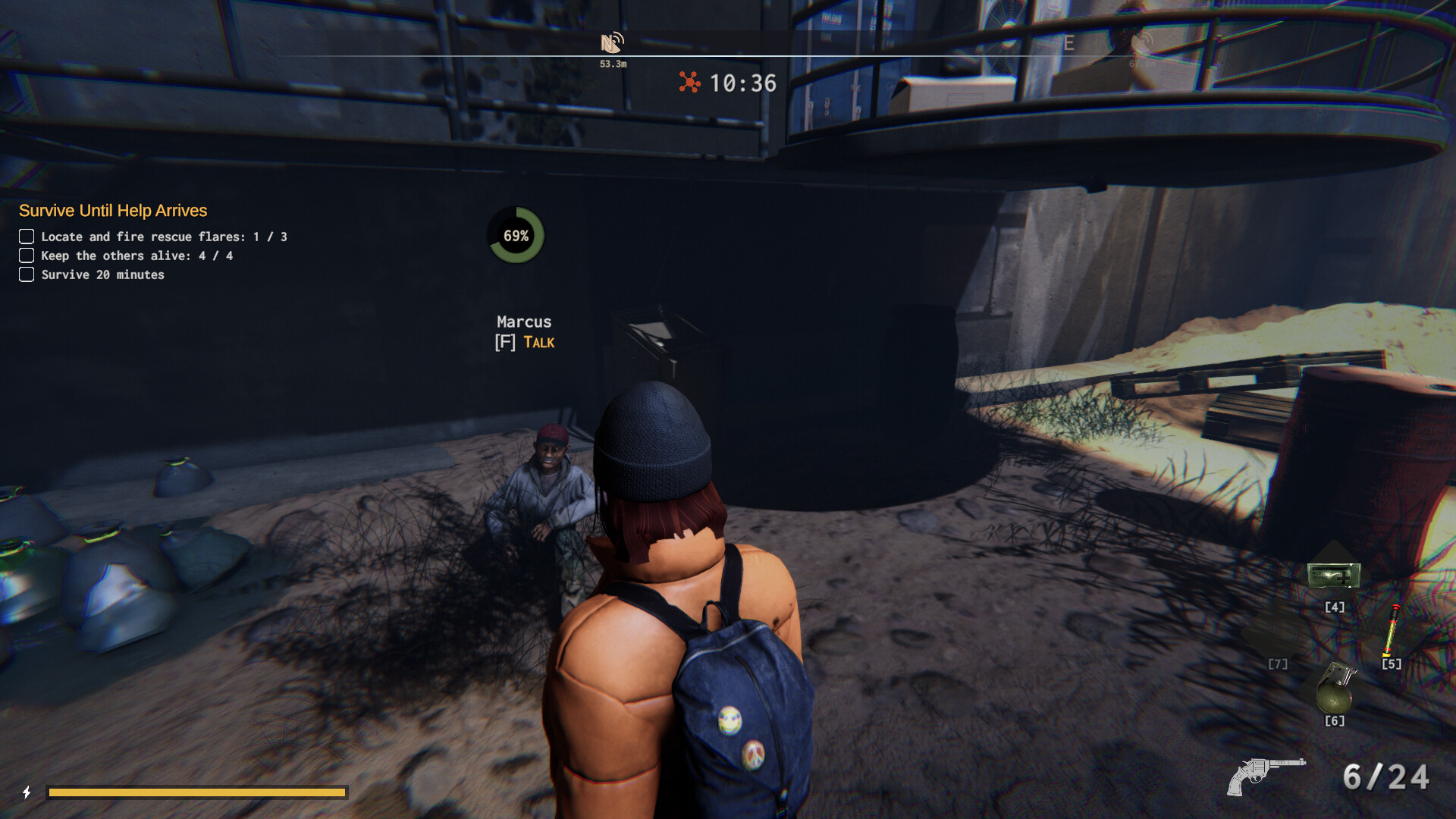Click the lightning bolt stamina icon
Viewport: 1456px width, 819px height.
(x=27, y=792)
